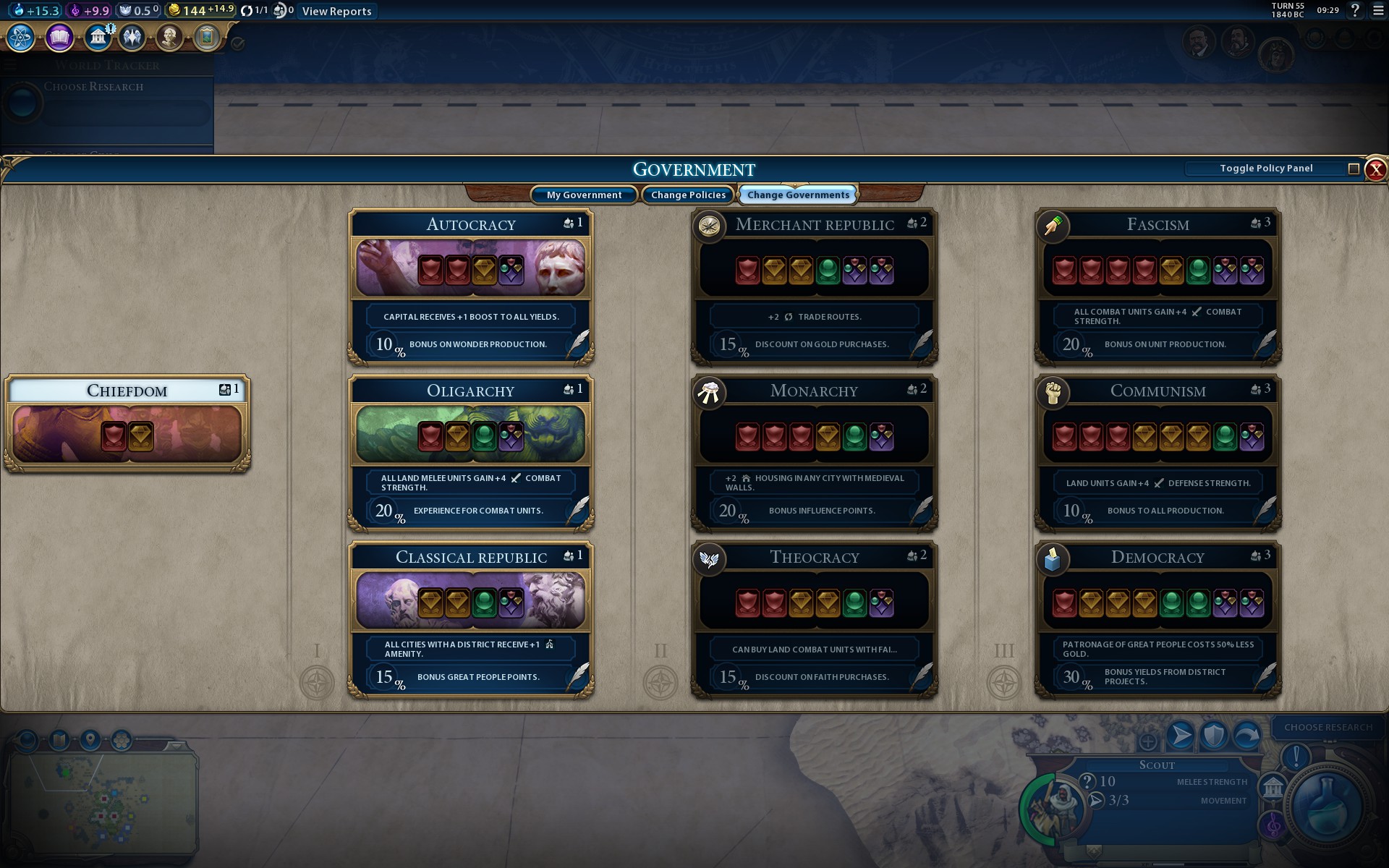Open the Change Policies tab
The width and height of the screenshot is (1389, 868).
(688, 195)
